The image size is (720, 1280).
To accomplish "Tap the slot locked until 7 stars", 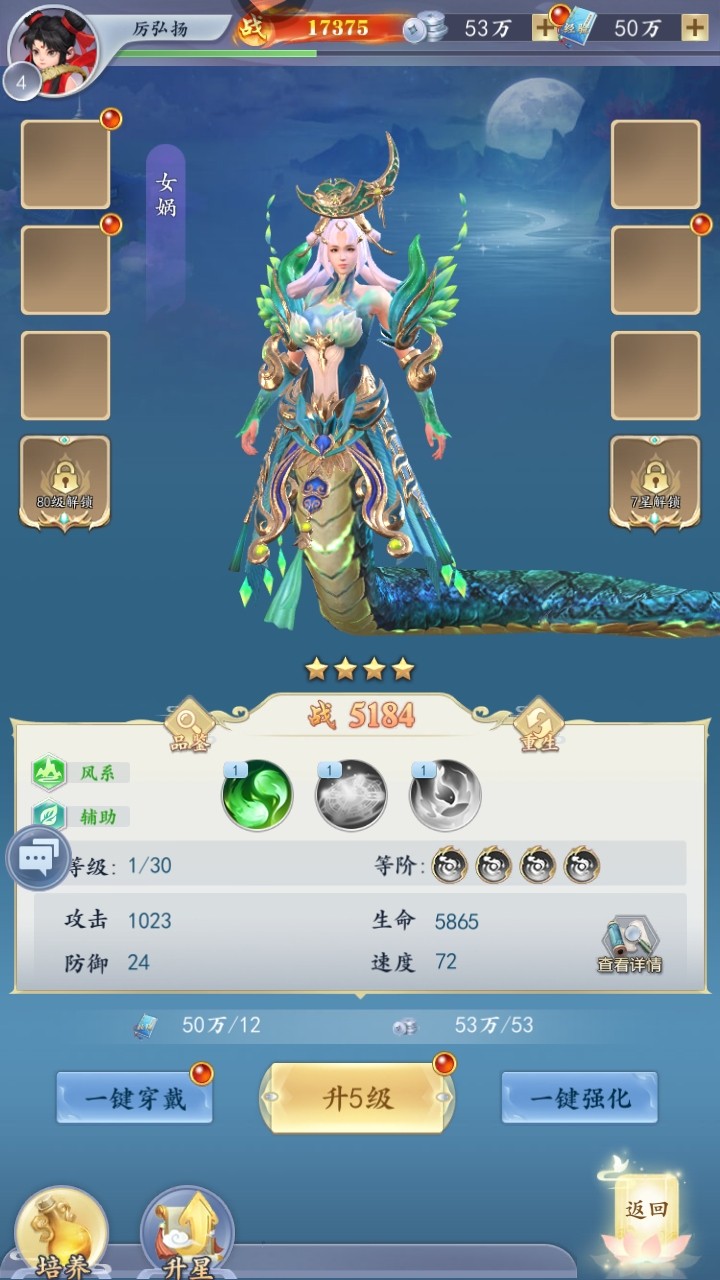I will (655, 482).
